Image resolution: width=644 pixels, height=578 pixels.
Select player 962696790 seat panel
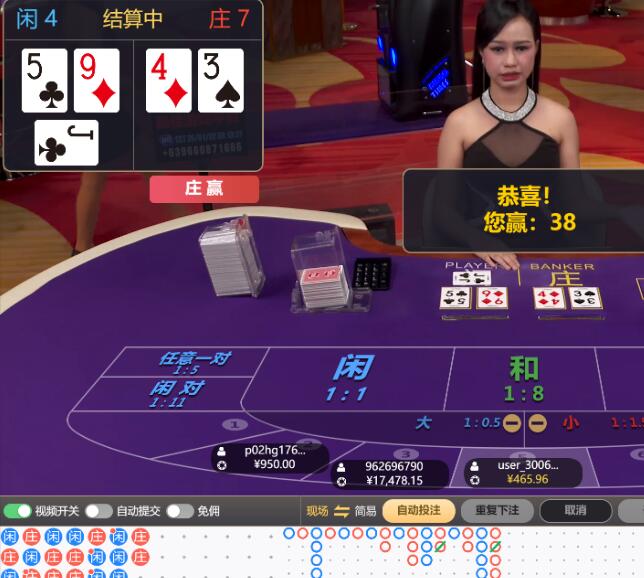coord(389,473)
